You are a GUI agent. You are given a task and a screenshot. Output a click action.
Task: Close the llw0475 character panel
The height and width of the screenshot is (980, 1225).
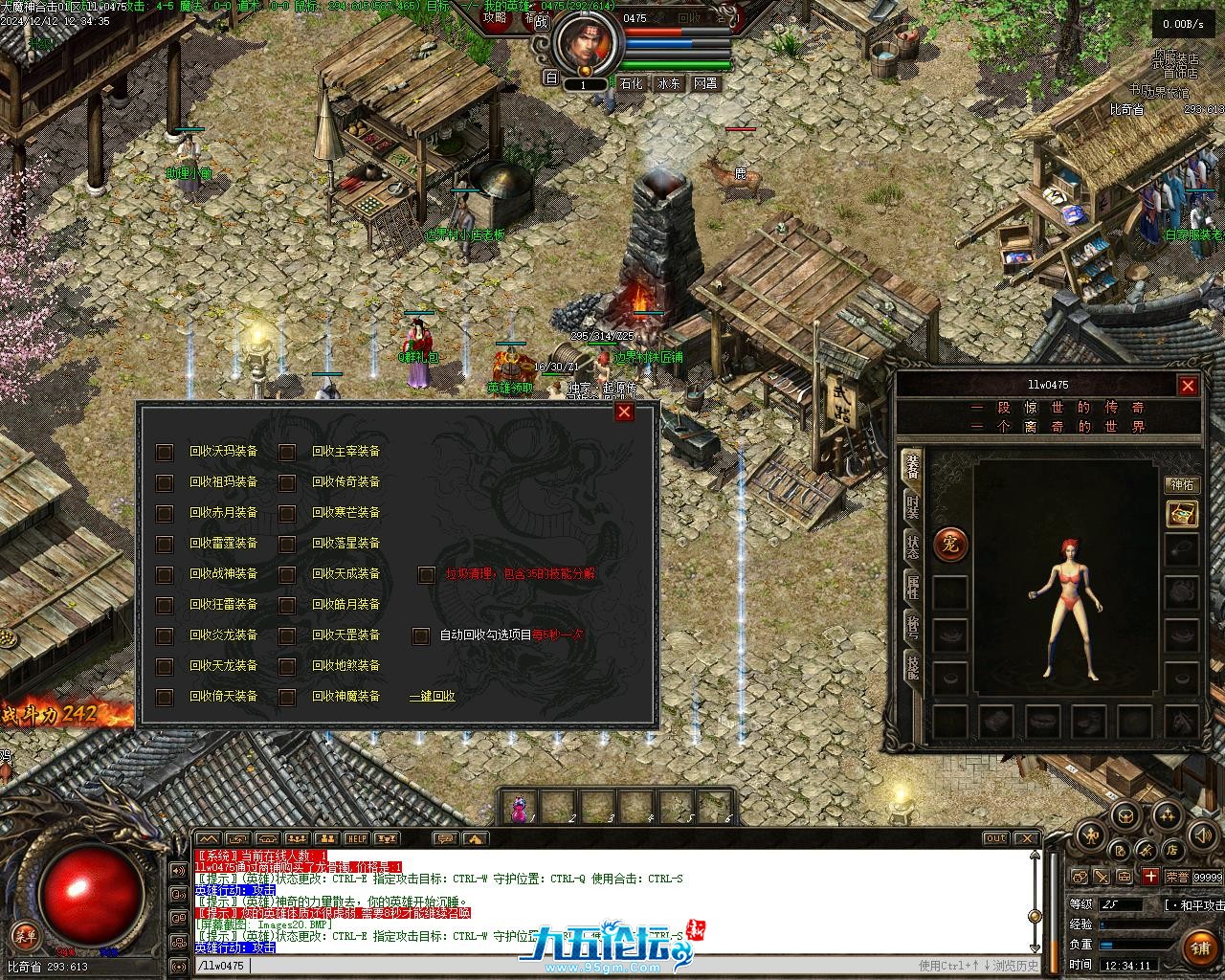[x=1188, y=386]
